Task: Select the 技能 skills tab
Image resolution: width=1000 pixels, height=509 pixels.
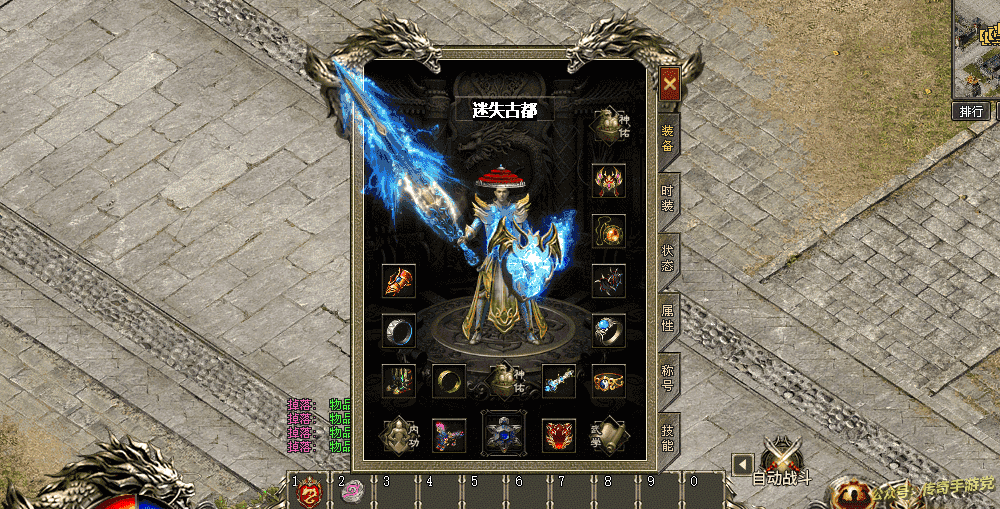Action: coord(668,437)
